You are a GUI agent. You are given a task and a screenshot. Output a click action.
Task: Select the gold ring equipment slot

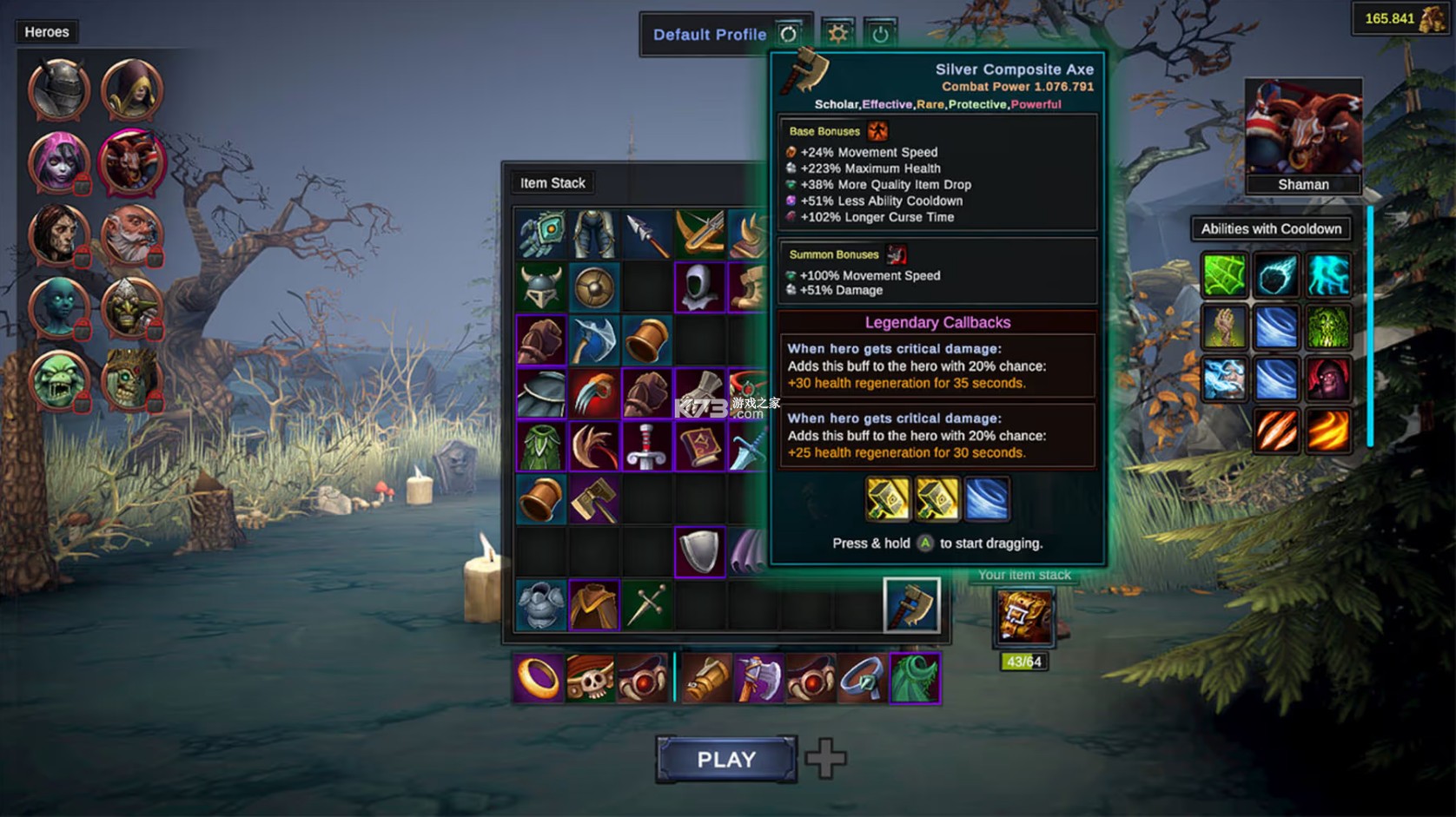[x=539, y=678]
